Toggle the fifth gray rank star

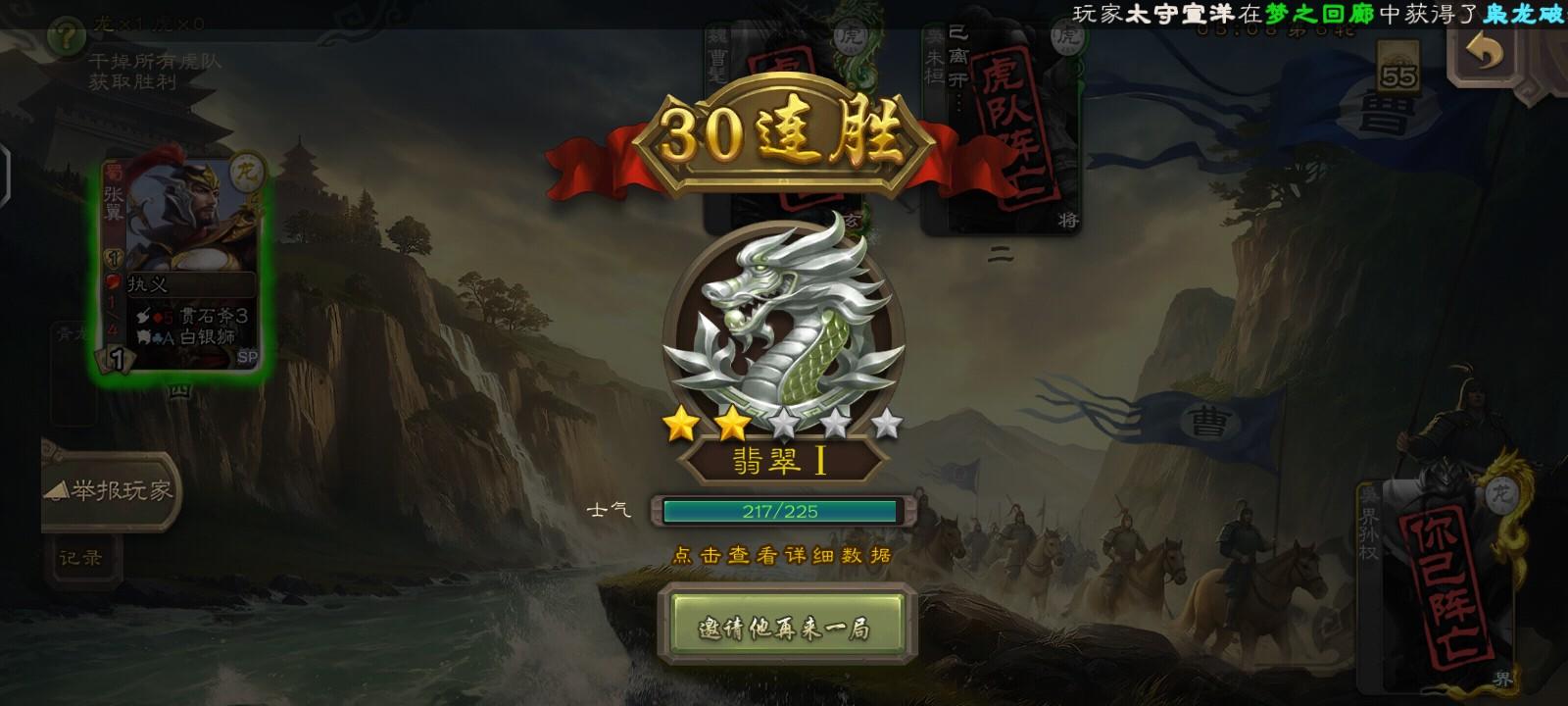click(x=885, y=424)
